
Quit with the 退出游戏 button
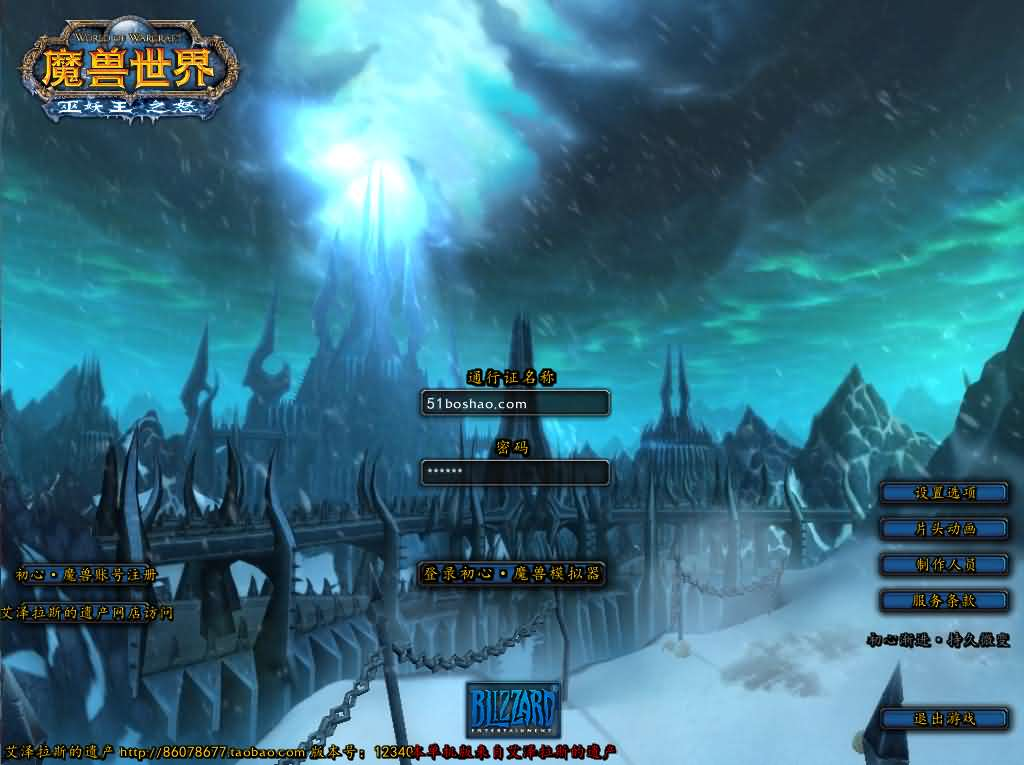pos(944,718)
